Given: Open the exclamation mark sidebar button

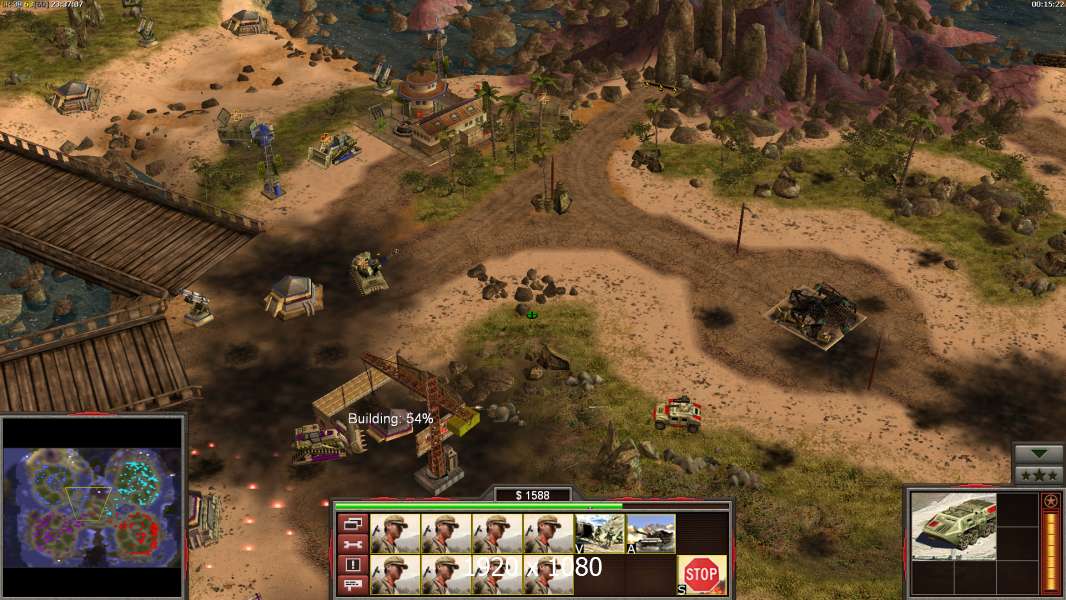Looking at the screenshot, I should [352, 564].
